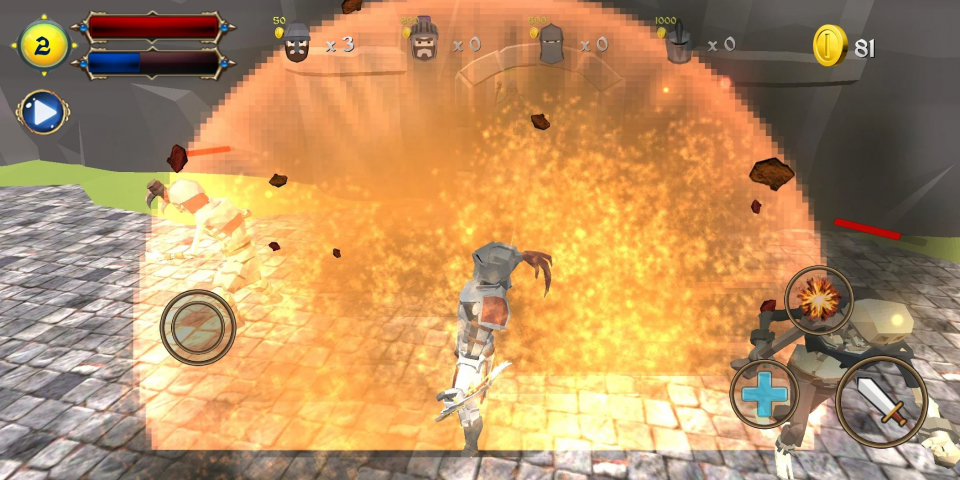The image size is (960, 480).
Task: Activate the explosion skill button
Action: tap(819, 299)
